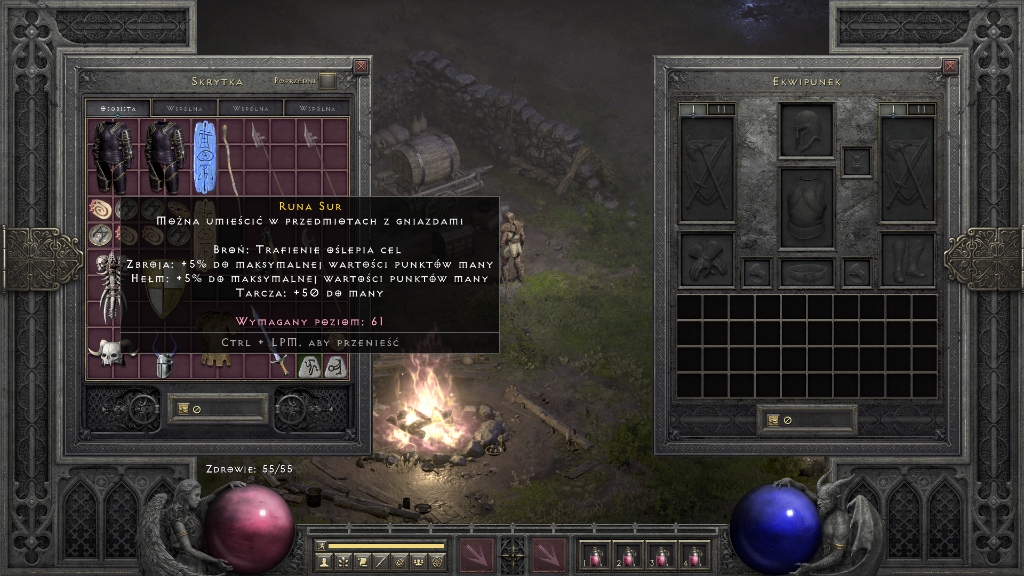1024x576 pixels.
Task: Open the left mouse skill selector
Action: 476,554
